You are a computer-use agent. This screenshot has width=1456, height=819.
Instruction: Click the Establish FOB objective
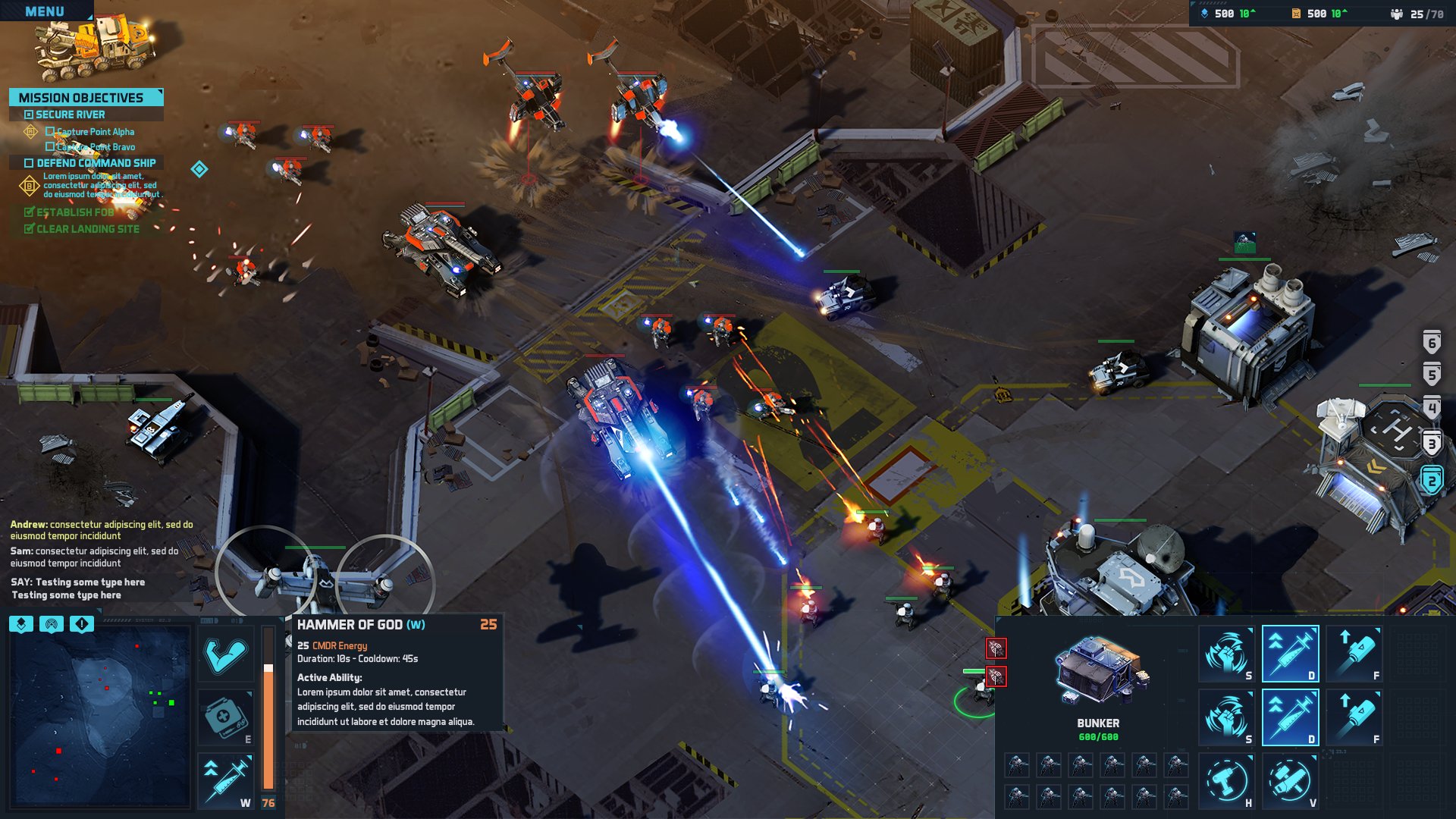(x=74, y=212)
